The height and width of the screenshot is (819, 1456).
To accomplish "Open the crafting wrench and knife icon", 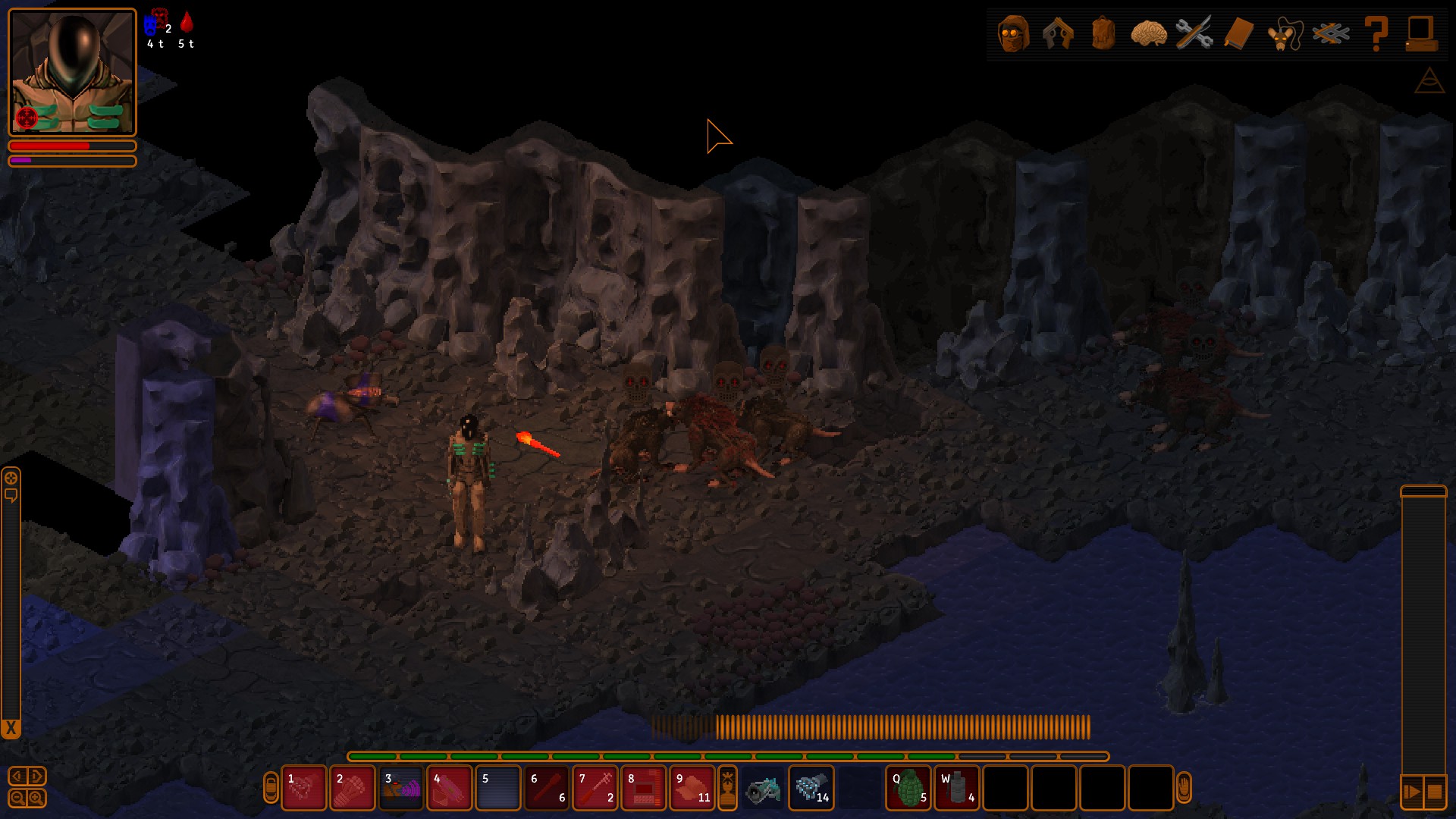I will click(x=1194, y=33).
